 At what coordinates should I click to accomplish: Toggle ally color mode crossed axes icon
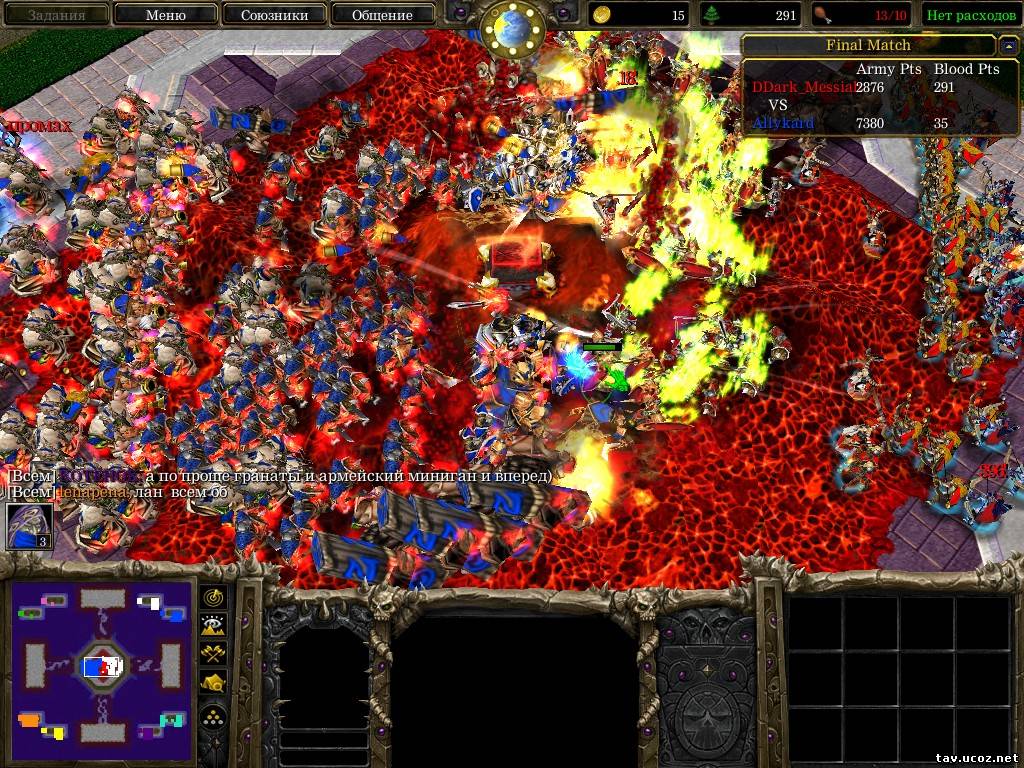pyautogui.click(x=214, y=654)
